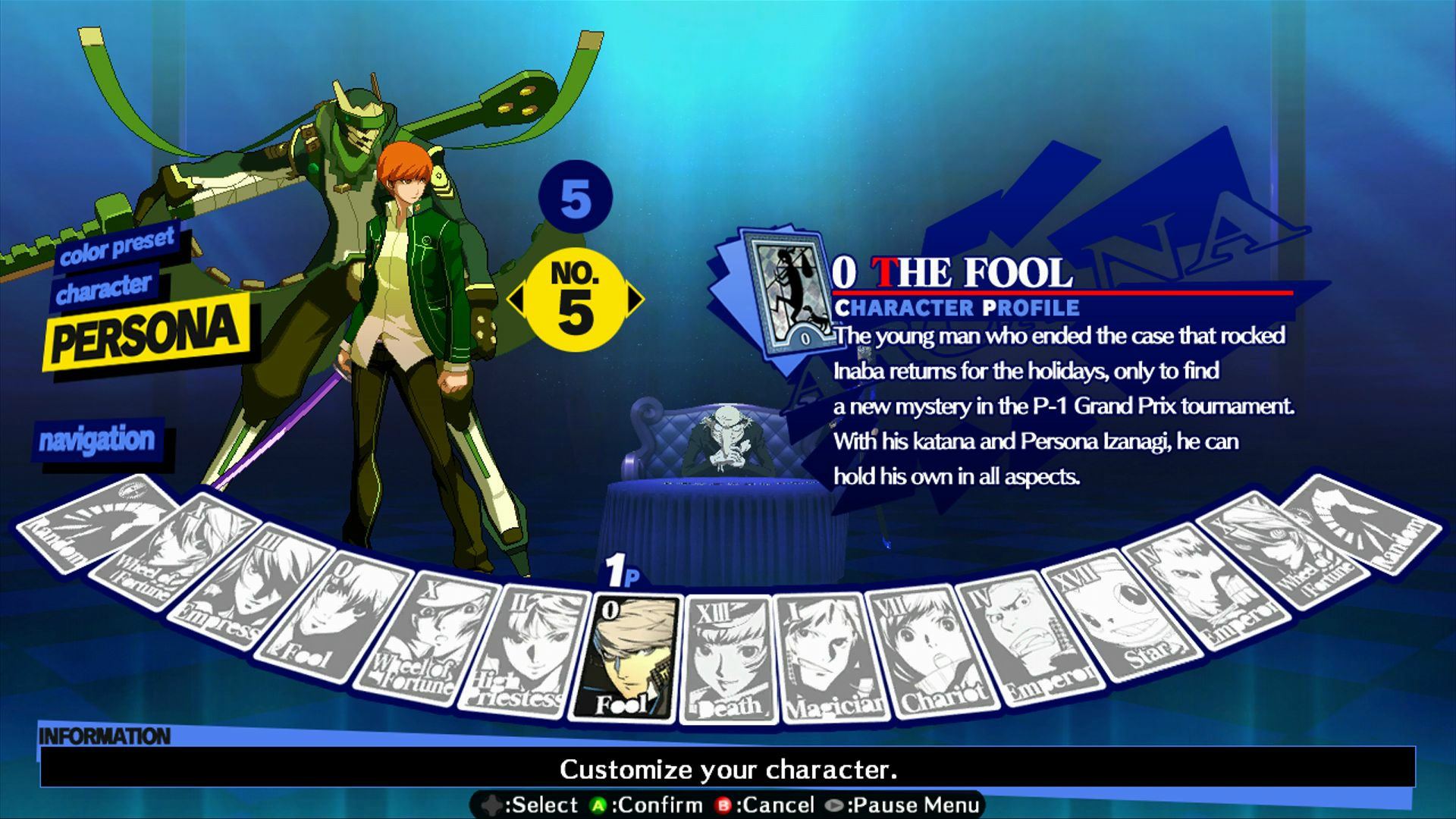Screen dimensions: 1456x819
Task: Click the left arrow to change color preset
Action: (x=518, y=298)
